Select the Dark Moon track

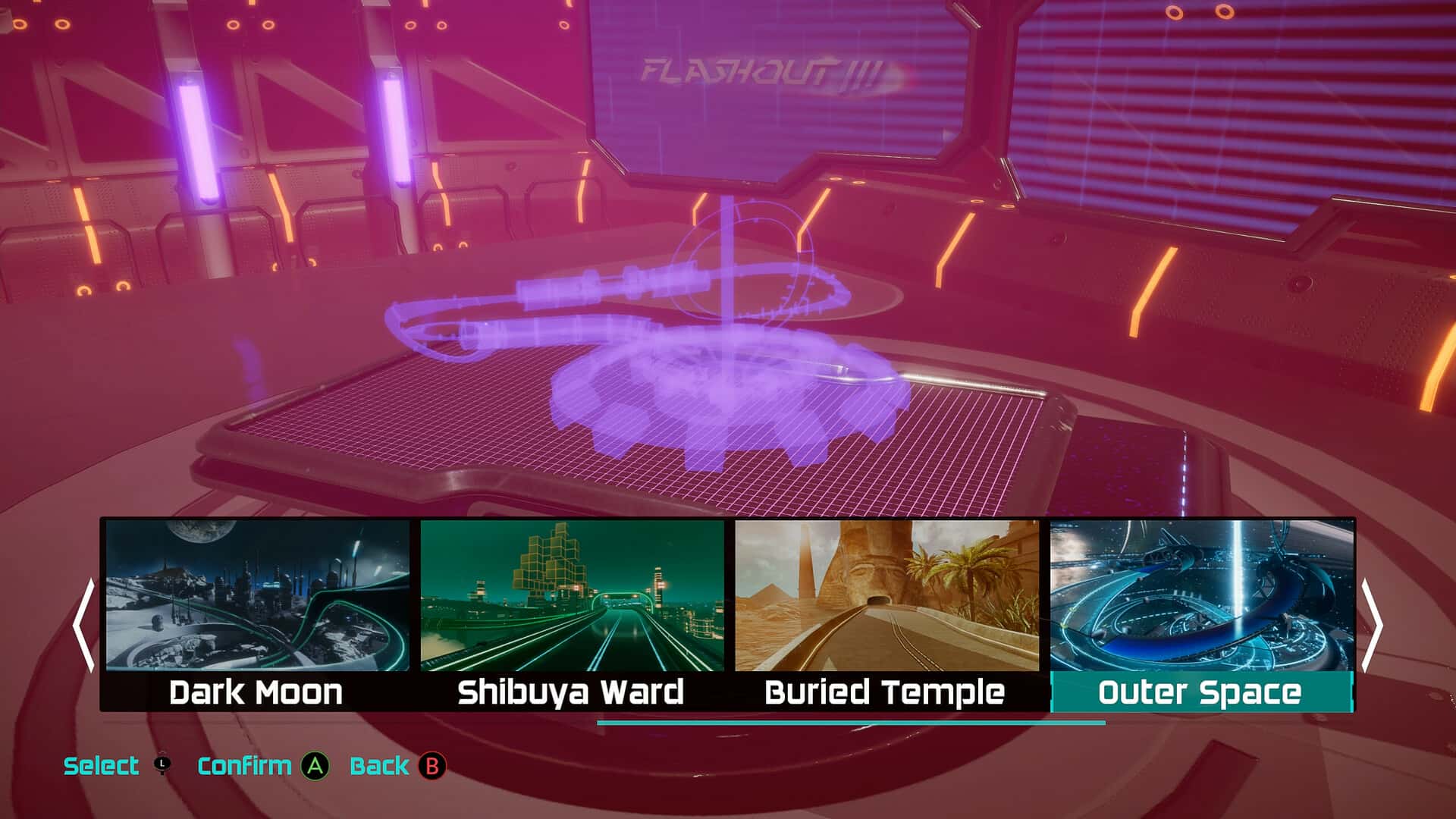(x=257, y=614)
